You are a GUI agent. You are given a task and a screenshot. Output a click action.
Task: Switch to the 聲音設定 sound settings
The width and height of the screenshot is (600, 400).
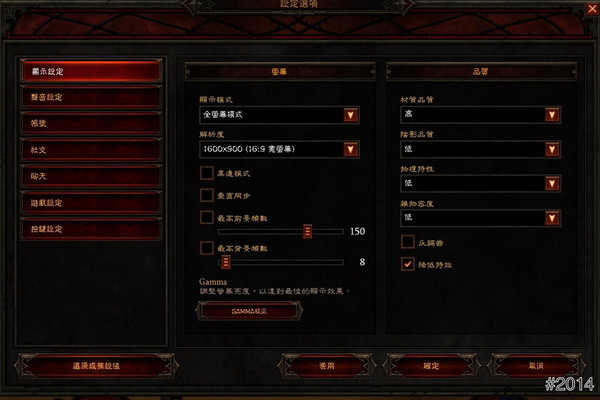point(90,97)
